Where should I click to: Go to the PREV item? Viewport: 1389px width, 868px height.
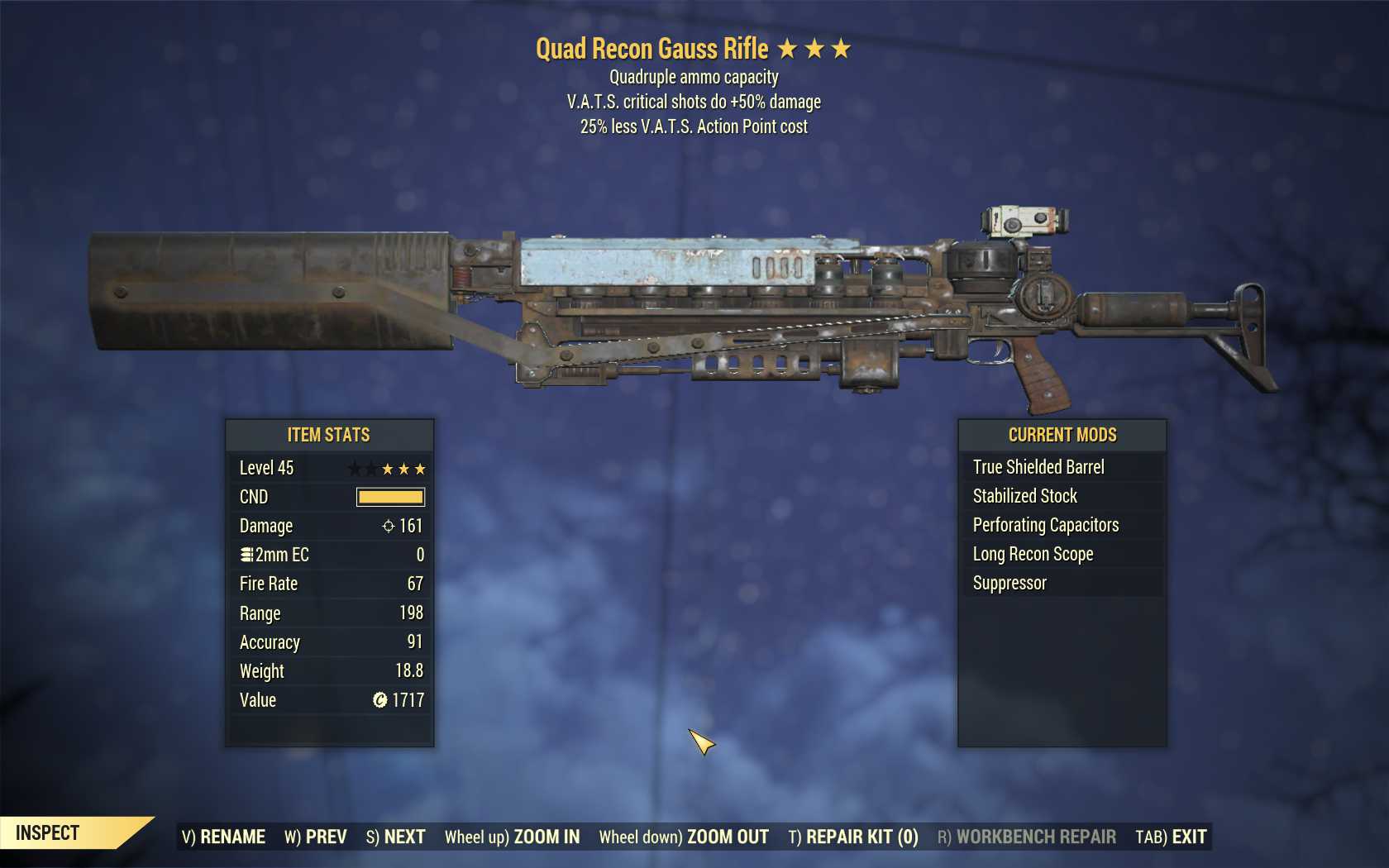[x=316, y=837]
